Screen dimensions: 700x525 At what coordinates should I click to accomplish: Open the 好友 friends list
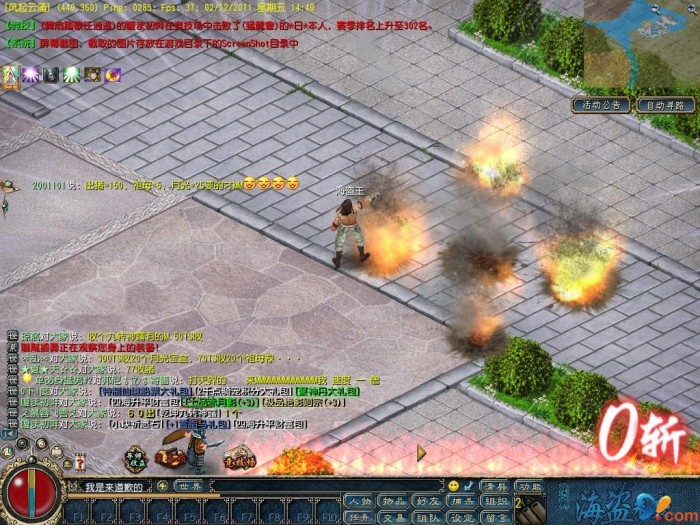click(428, 501)
